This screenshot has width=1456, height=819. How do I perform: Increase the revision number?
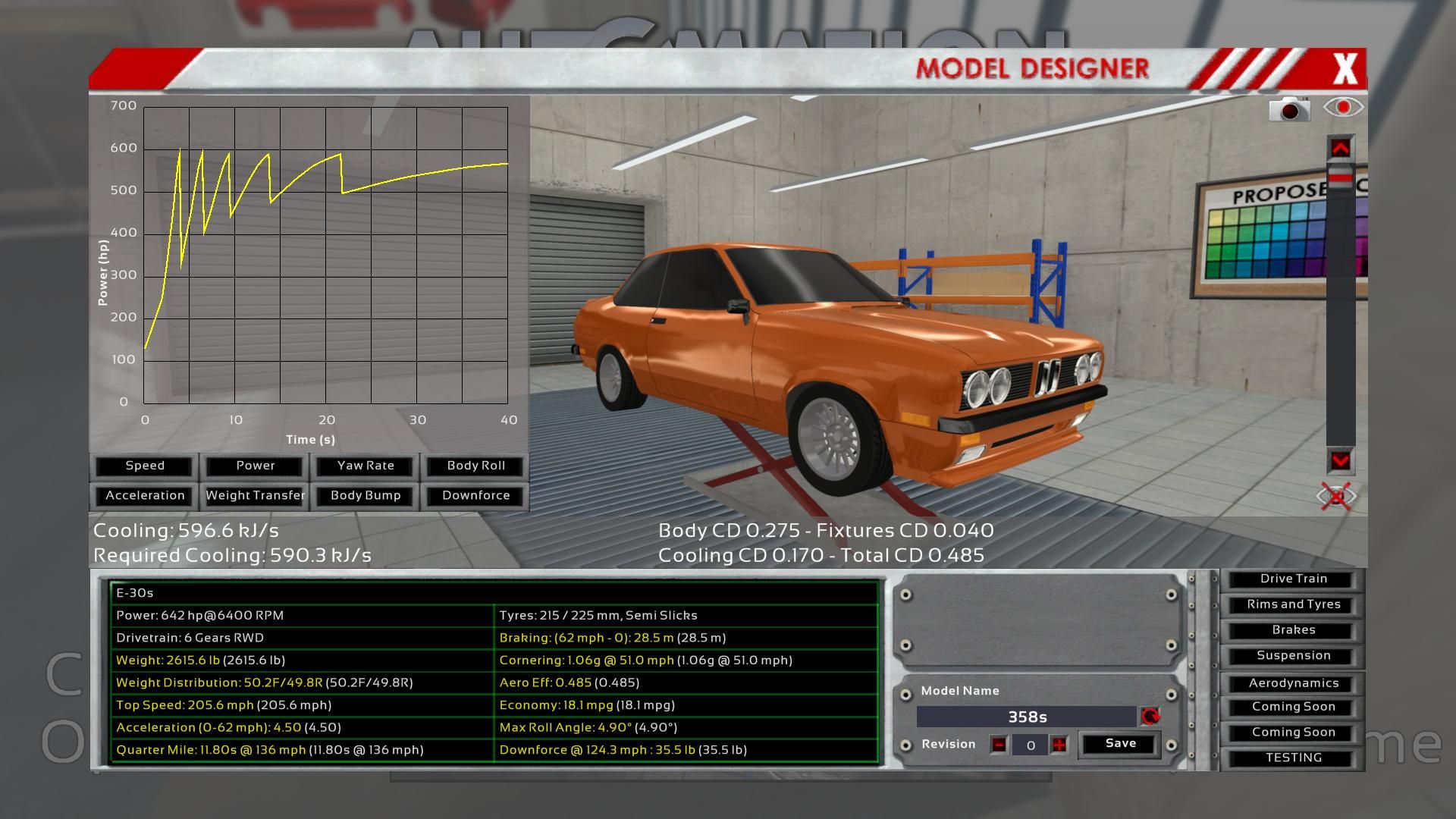tap(1059, 745)
